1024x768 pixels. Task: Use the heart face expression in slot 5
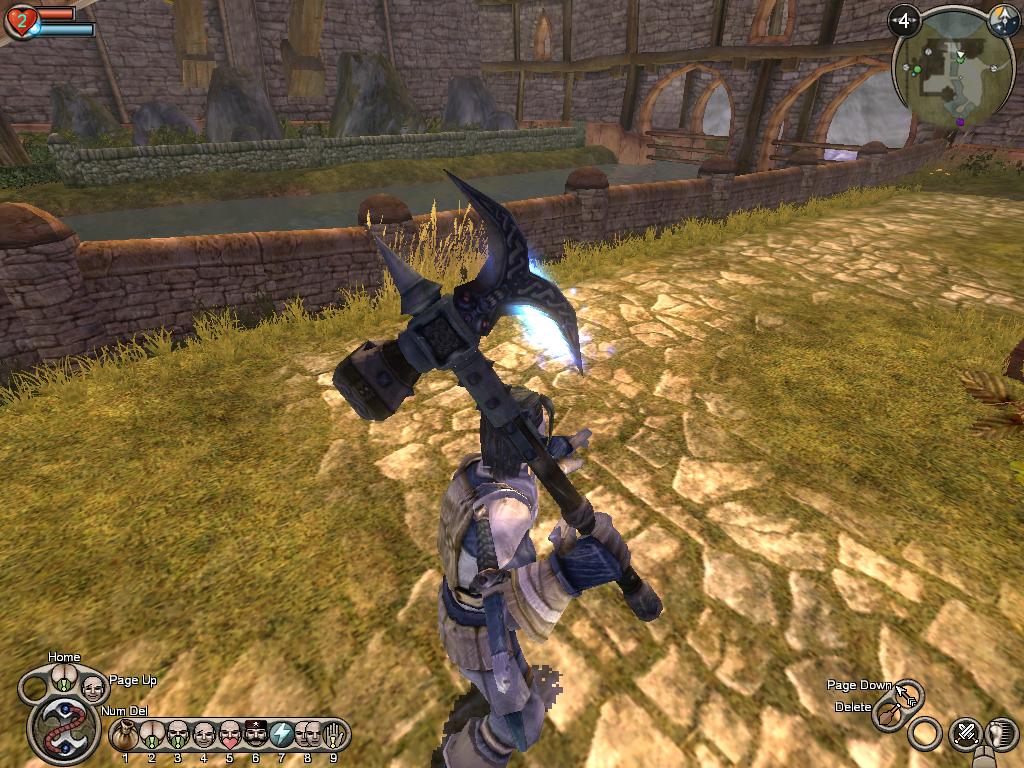click(x=230, y=736)
